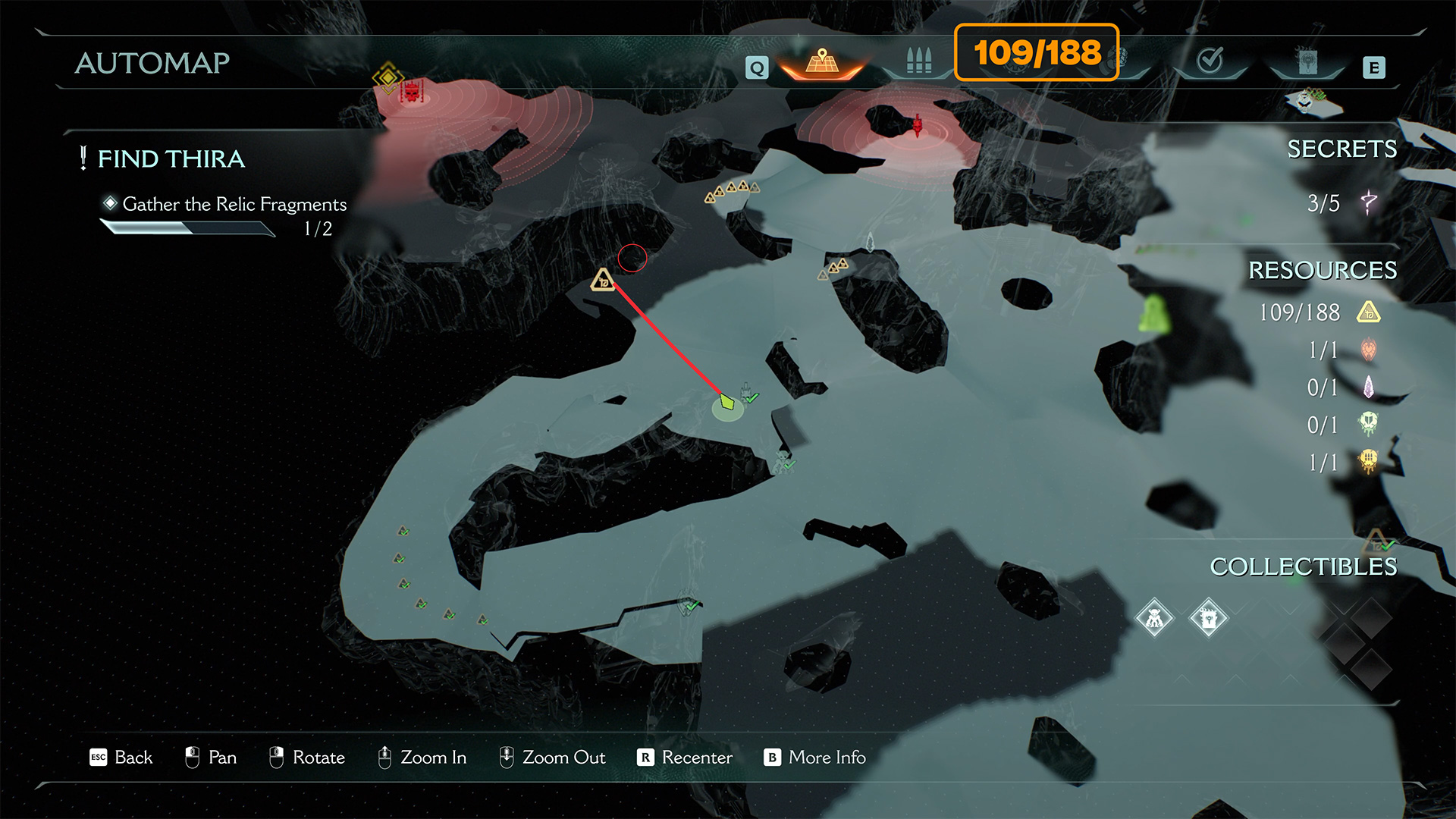
Task: Open the checkmark objectives tab
Action: pyautogui.click(x=1210, y=61)
